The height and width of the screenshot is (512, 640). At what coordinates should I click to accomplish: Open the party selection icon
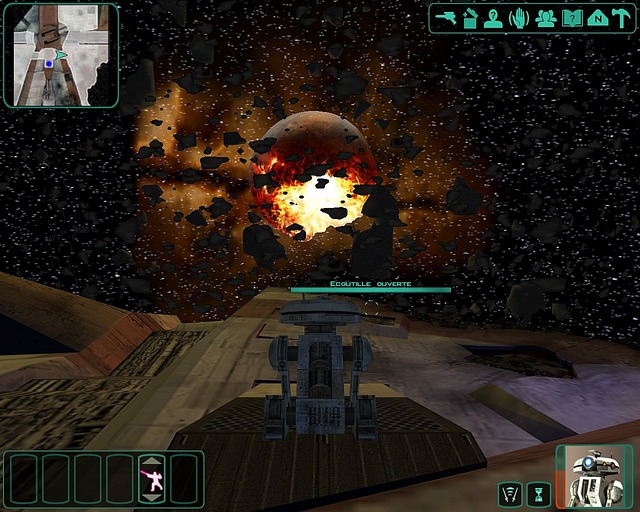[x=545, y=18]
